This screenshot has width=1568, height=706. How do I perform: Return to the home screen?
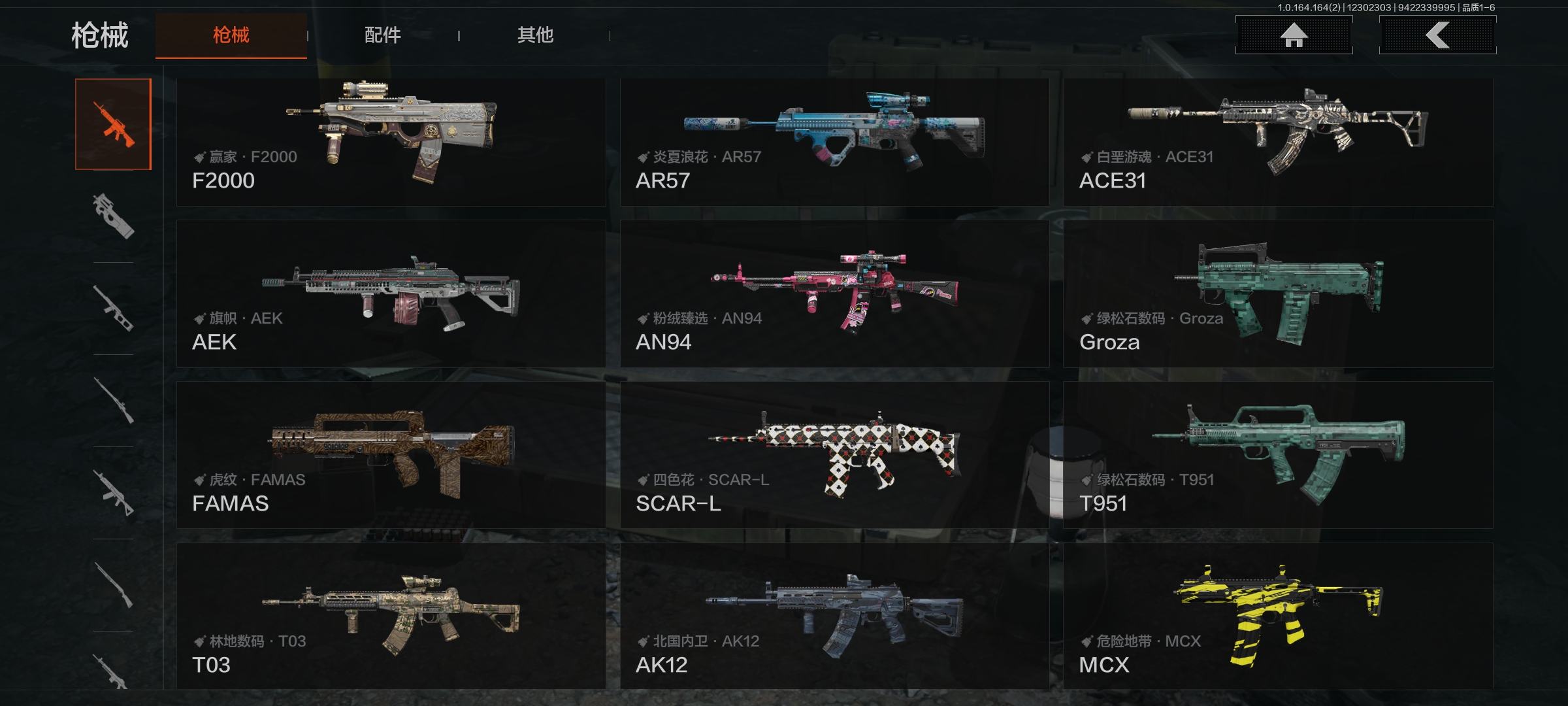[x=1294, y=35]
